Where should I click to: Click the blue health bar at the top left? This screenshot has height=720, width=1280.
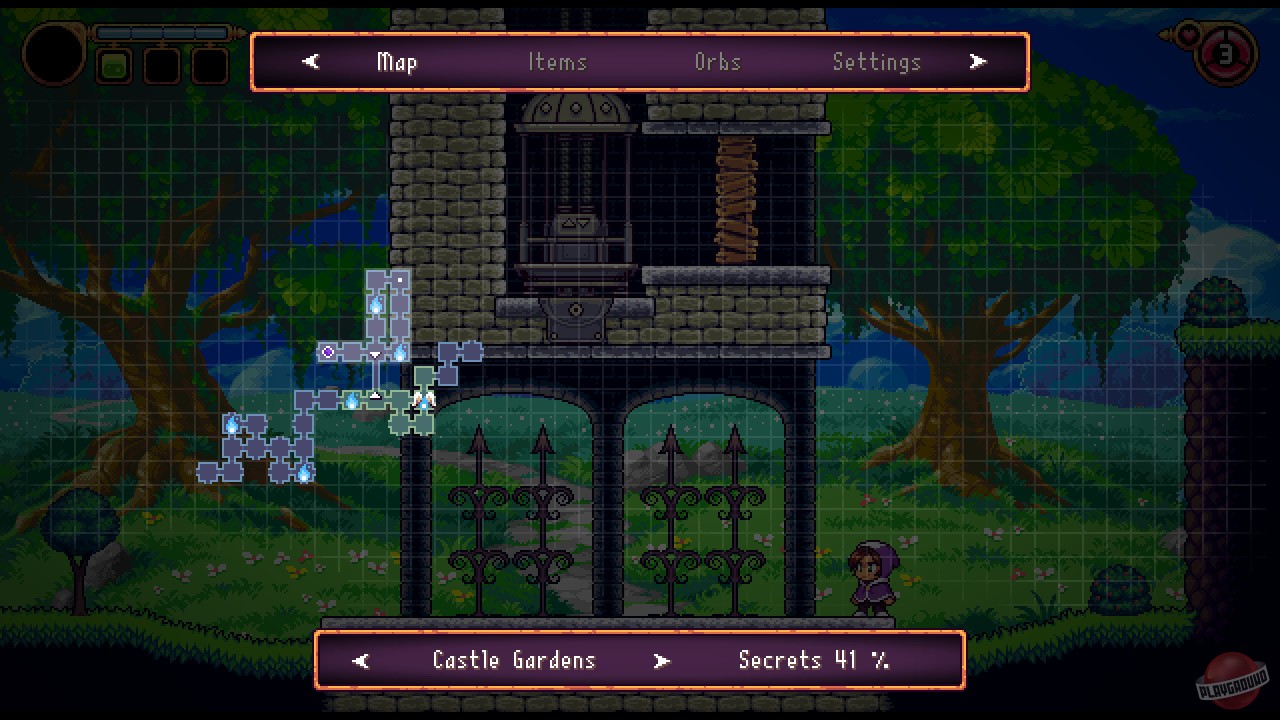163,32
